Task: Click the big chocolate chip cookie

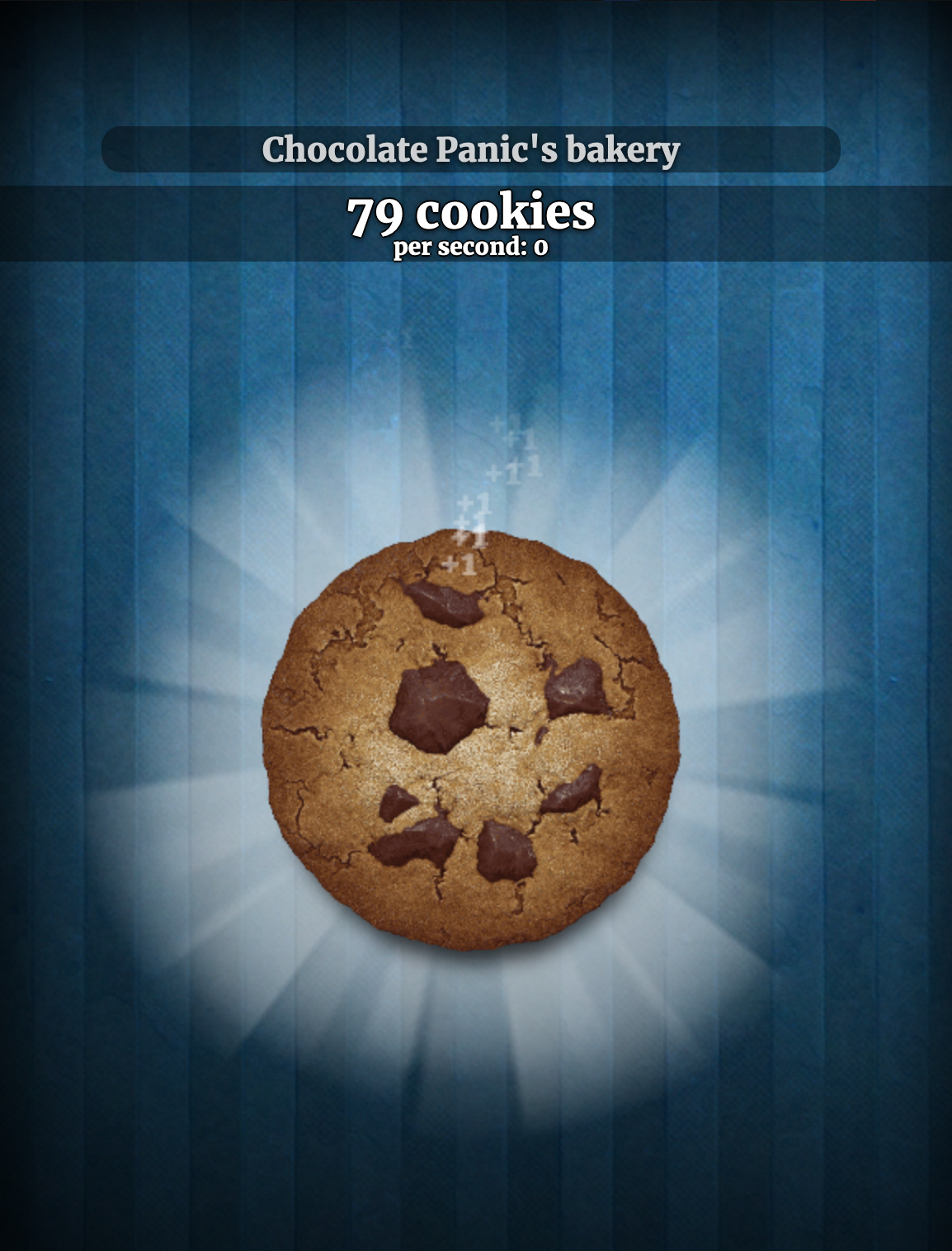Action: tap(471, 739)
